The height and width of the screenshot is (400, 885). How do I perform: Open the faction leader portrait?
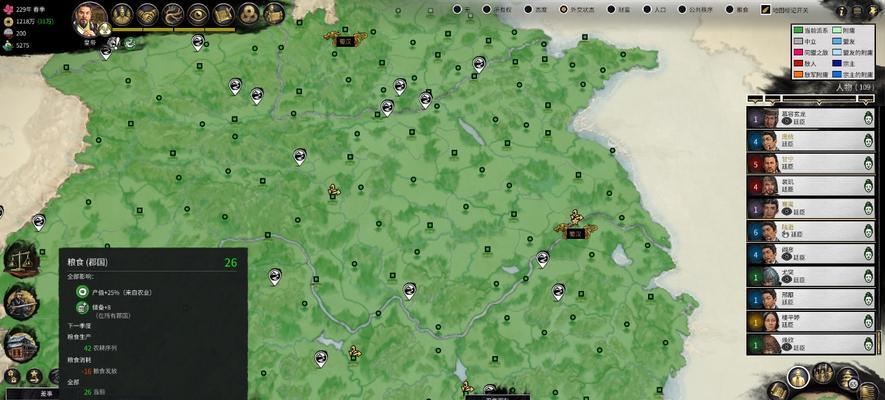(91, 18)
